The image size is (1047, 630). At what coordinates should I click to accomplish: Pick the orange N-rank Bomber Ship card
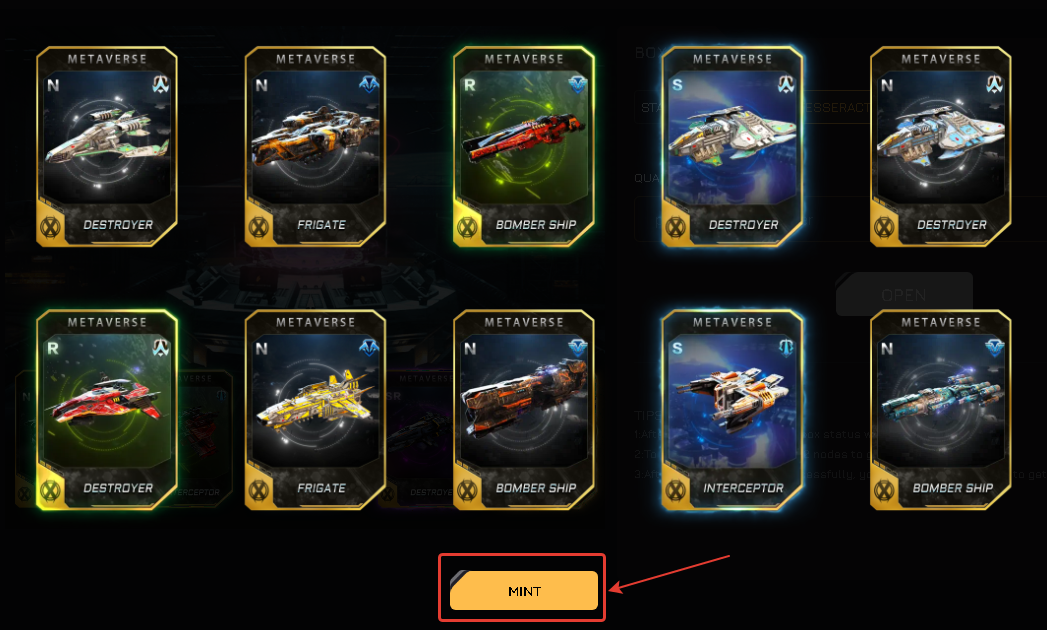click(x=523, y=408)
